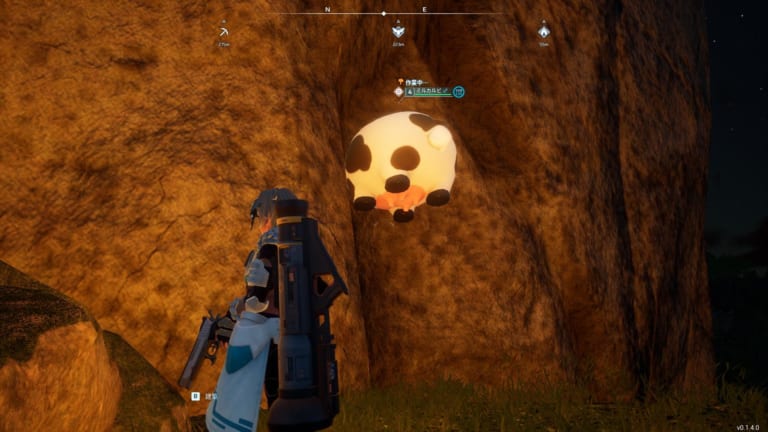Viewport: 768px width, 432px height.
Task: Select the winged emblem compass marker
Action: (x=398, y=31)
